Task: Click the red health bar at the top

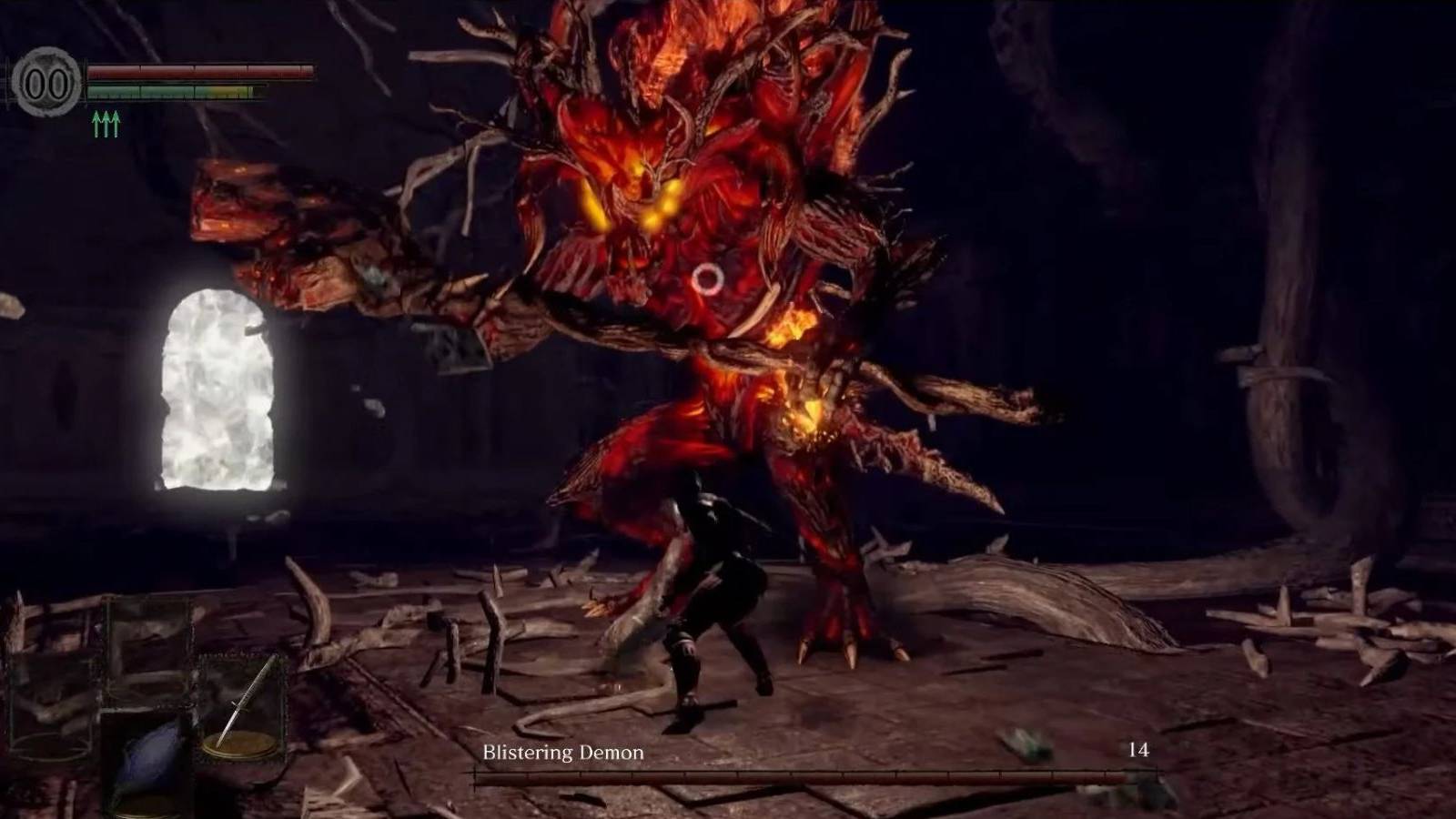Action: pos(200,73)
